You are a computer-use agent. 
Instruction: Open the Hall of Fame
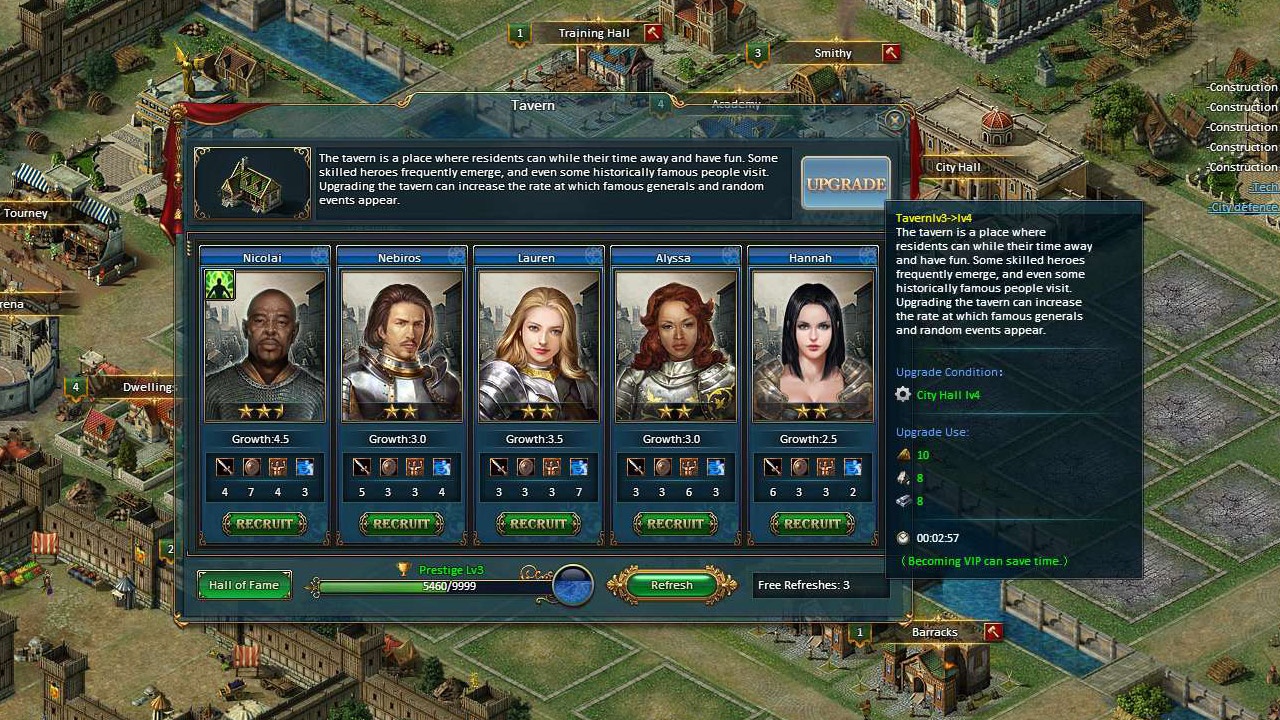tap(244, 585)
